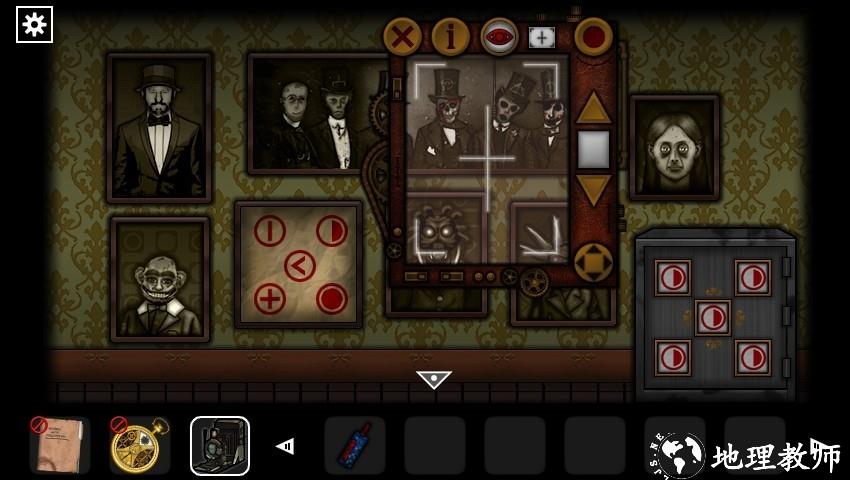Click the inventory's left scroll arrow
Viewport: 850px width, 480px height.
(x=285, y=446)
